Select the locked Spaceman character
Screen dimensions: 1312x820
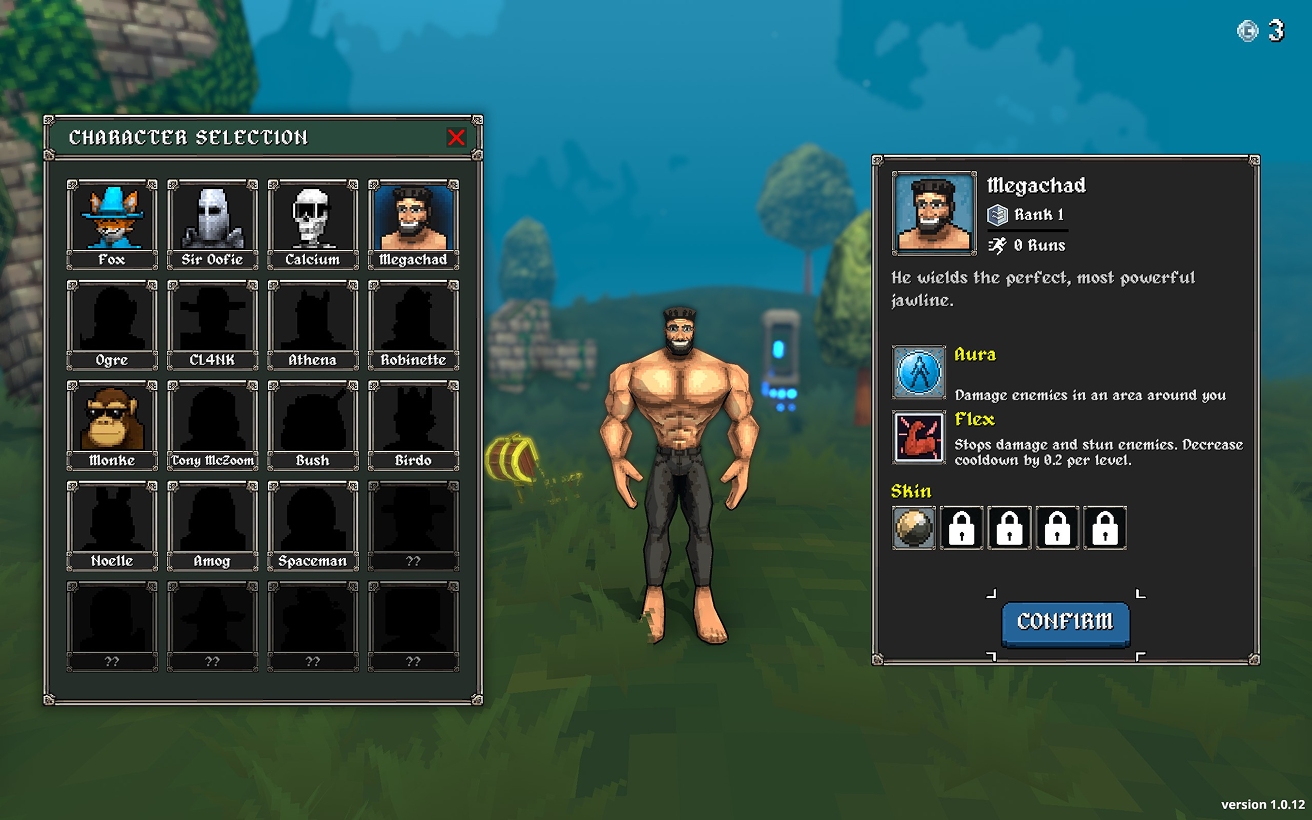(x=313, y=524)
